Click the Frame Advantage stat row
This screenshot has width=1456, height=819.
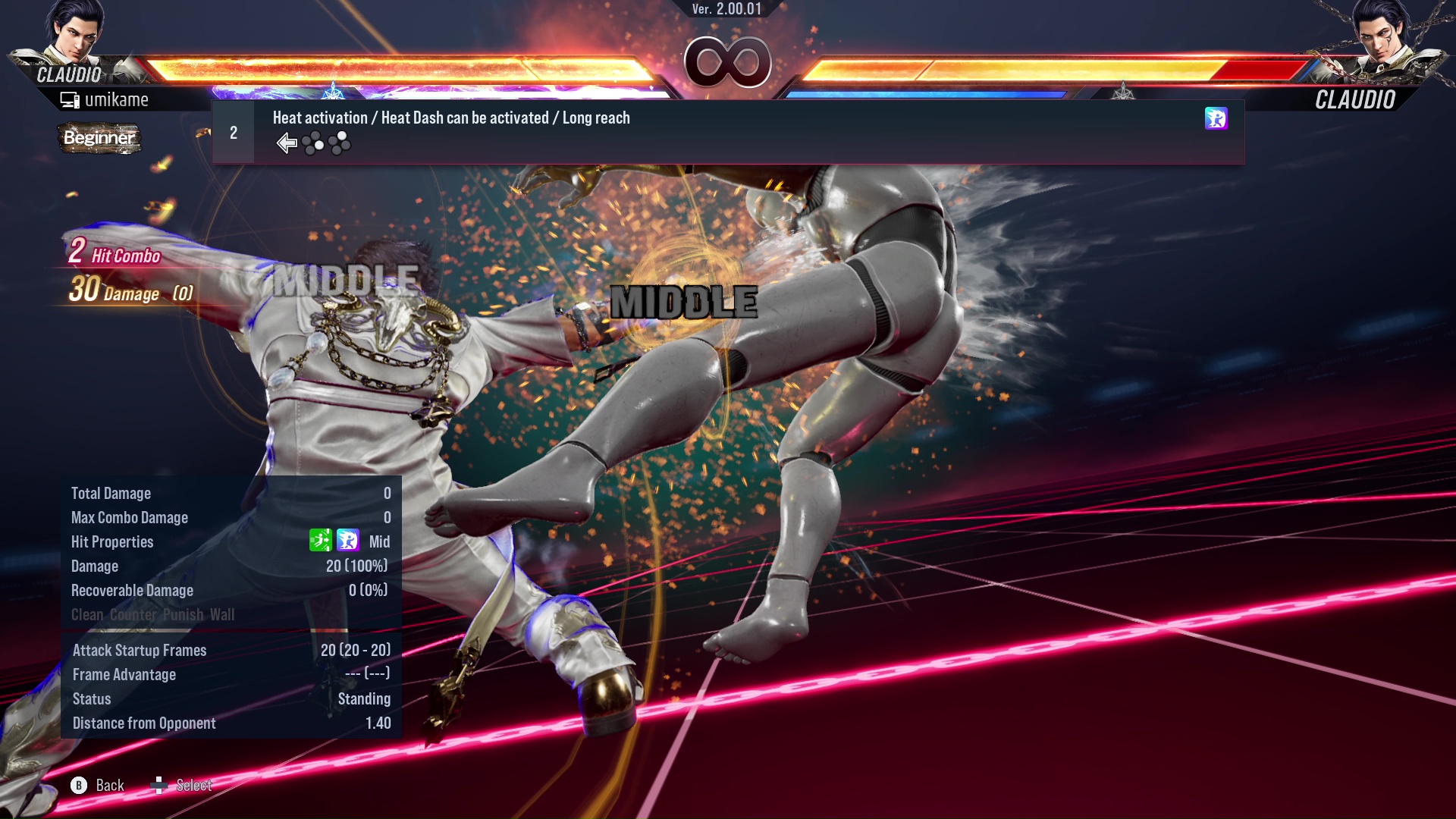point(124,674)
